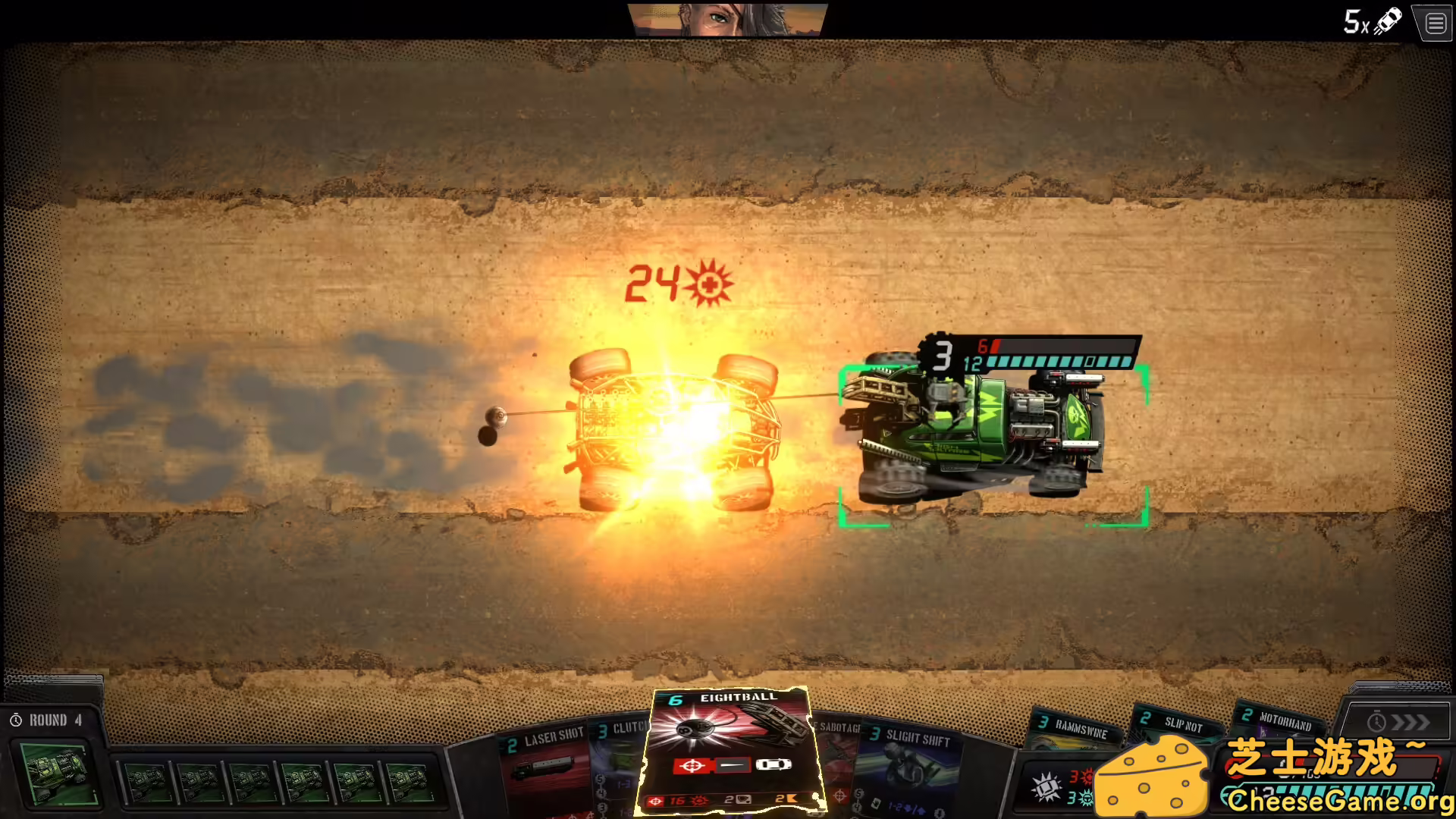Click the clock icon on the end turn panel
Image resolution: width=1456 pixels, height=819 pixels.
coord(1376,722)
